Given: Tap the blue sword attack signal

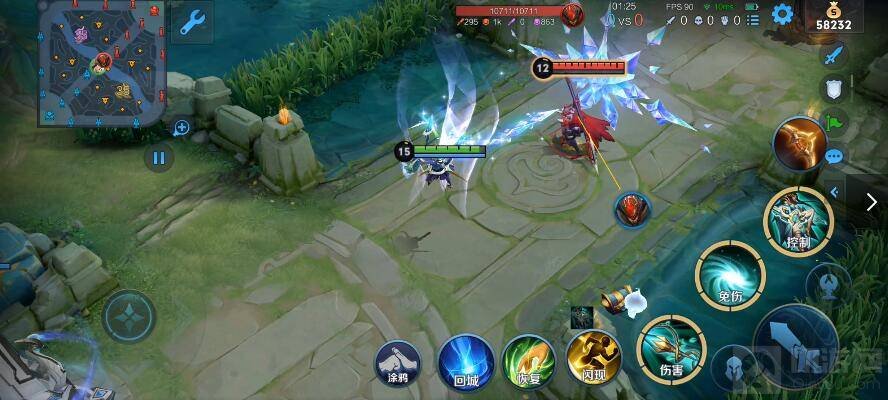Looking at the screenshot, I should pyautogui.click(x=833, y=55).
